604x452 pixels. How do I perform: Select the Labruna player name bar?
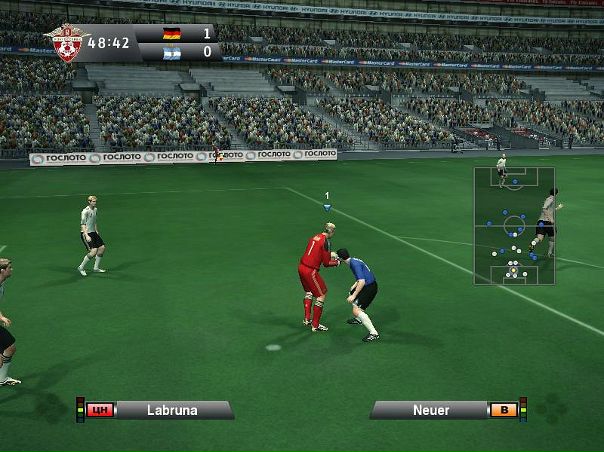tap(172, 410)
